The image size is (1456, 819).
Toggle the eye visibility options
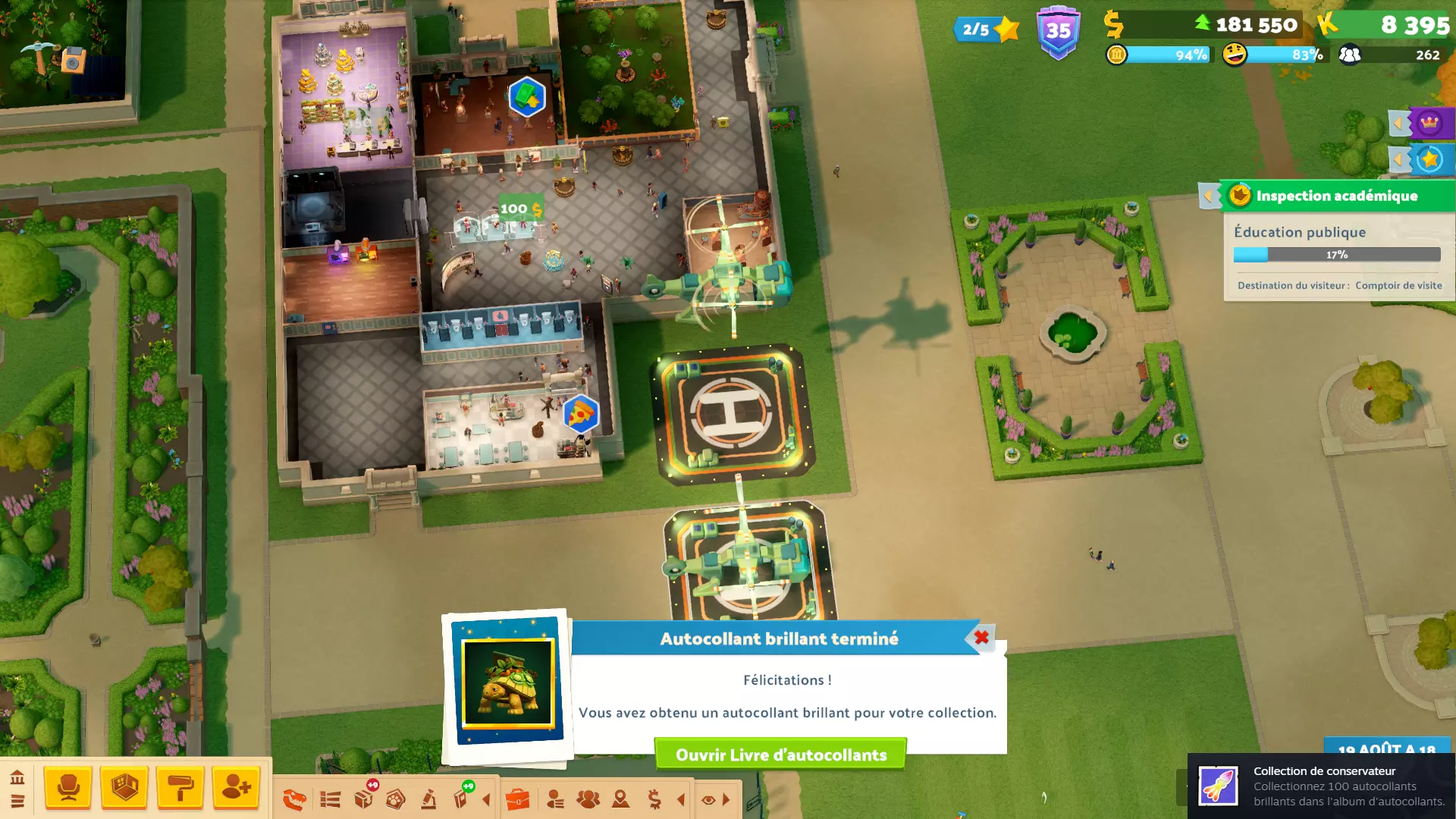tap(708, 799)
